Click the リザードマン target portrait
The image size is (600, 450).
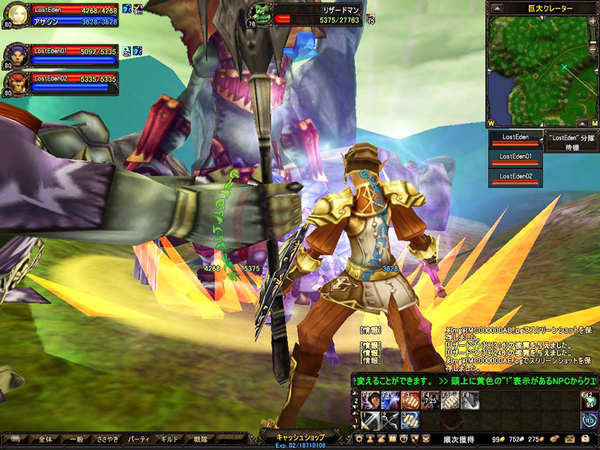pyautogui.click(x=258, y=14)
